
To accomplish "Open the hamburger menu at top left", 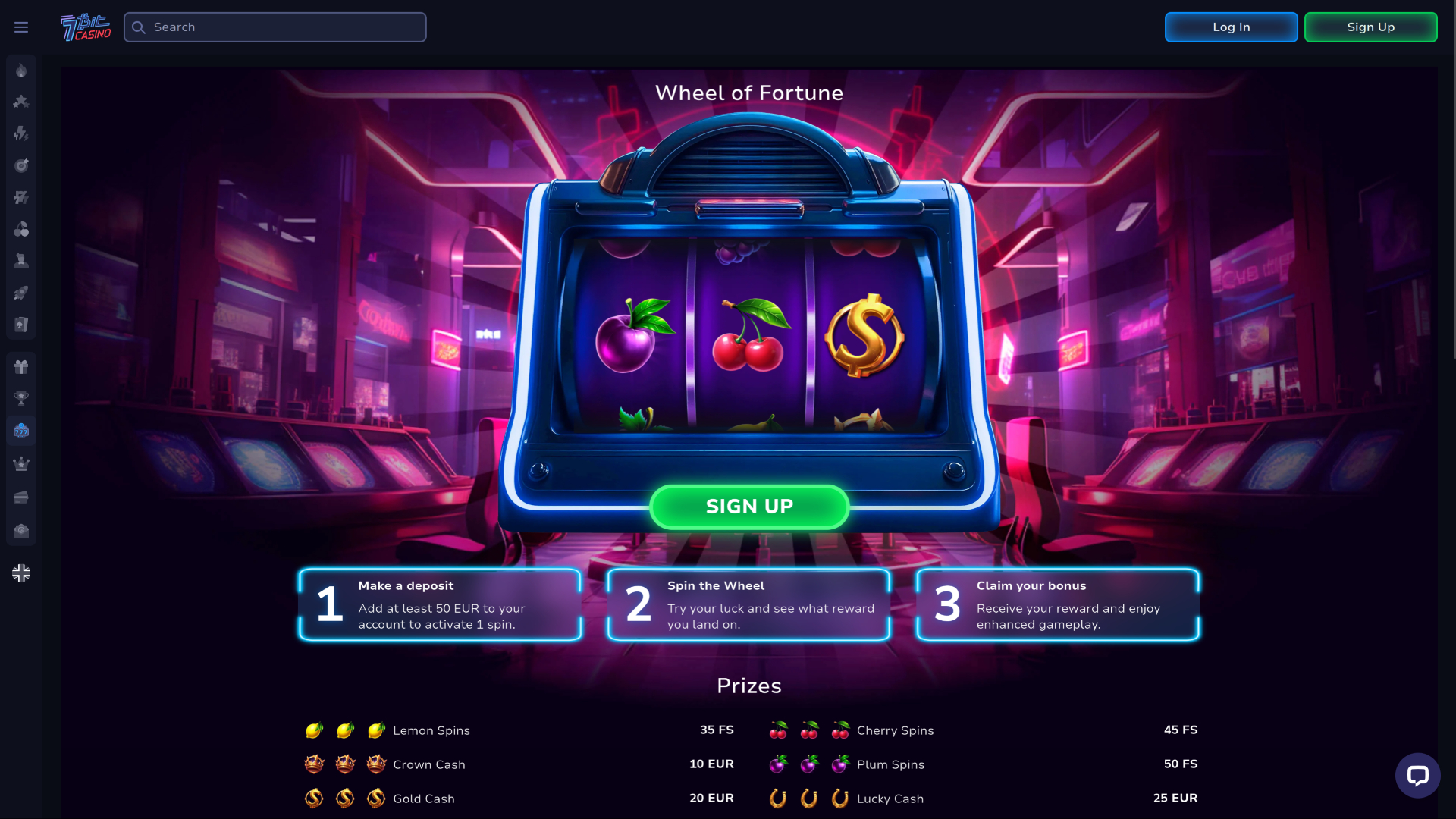I will (x=21, y=27).
